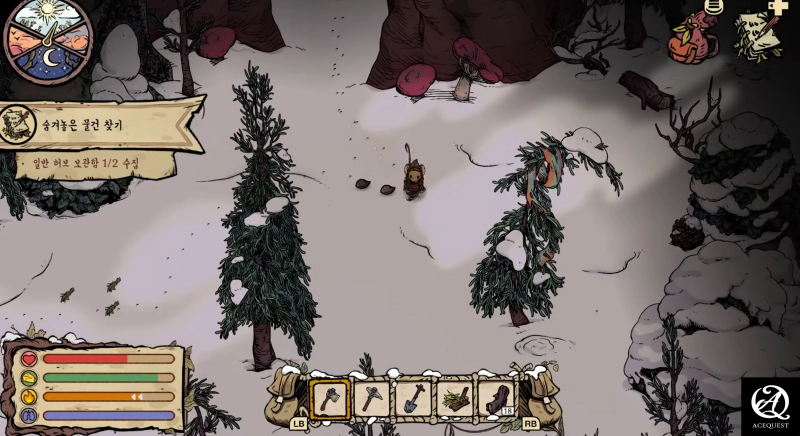Image resolution: width=800 pixels, height=436 pixels.
Task: Select the pickaxe hotbar slot
Action: point(371,399)
